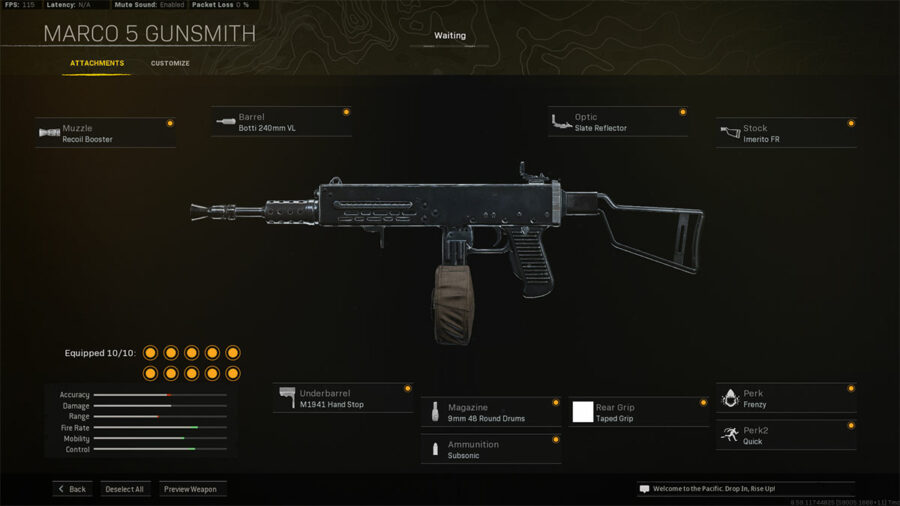This screenshot has width=900, height=506.
Task: Preview the weapon
Action: click(192, 489)
